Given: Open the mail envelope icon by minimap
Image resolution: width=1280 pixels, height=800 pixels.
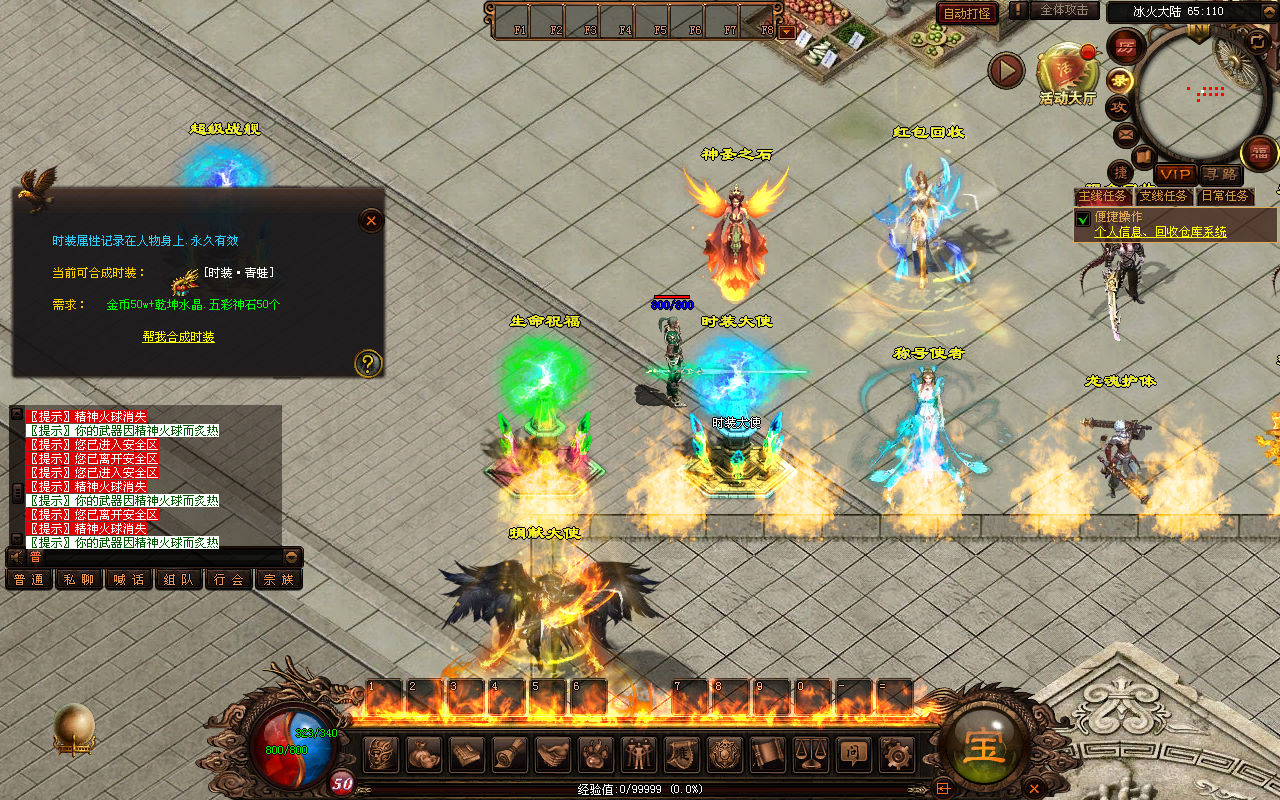Looking at the screenshot, I should click(x=1126, y=133).
